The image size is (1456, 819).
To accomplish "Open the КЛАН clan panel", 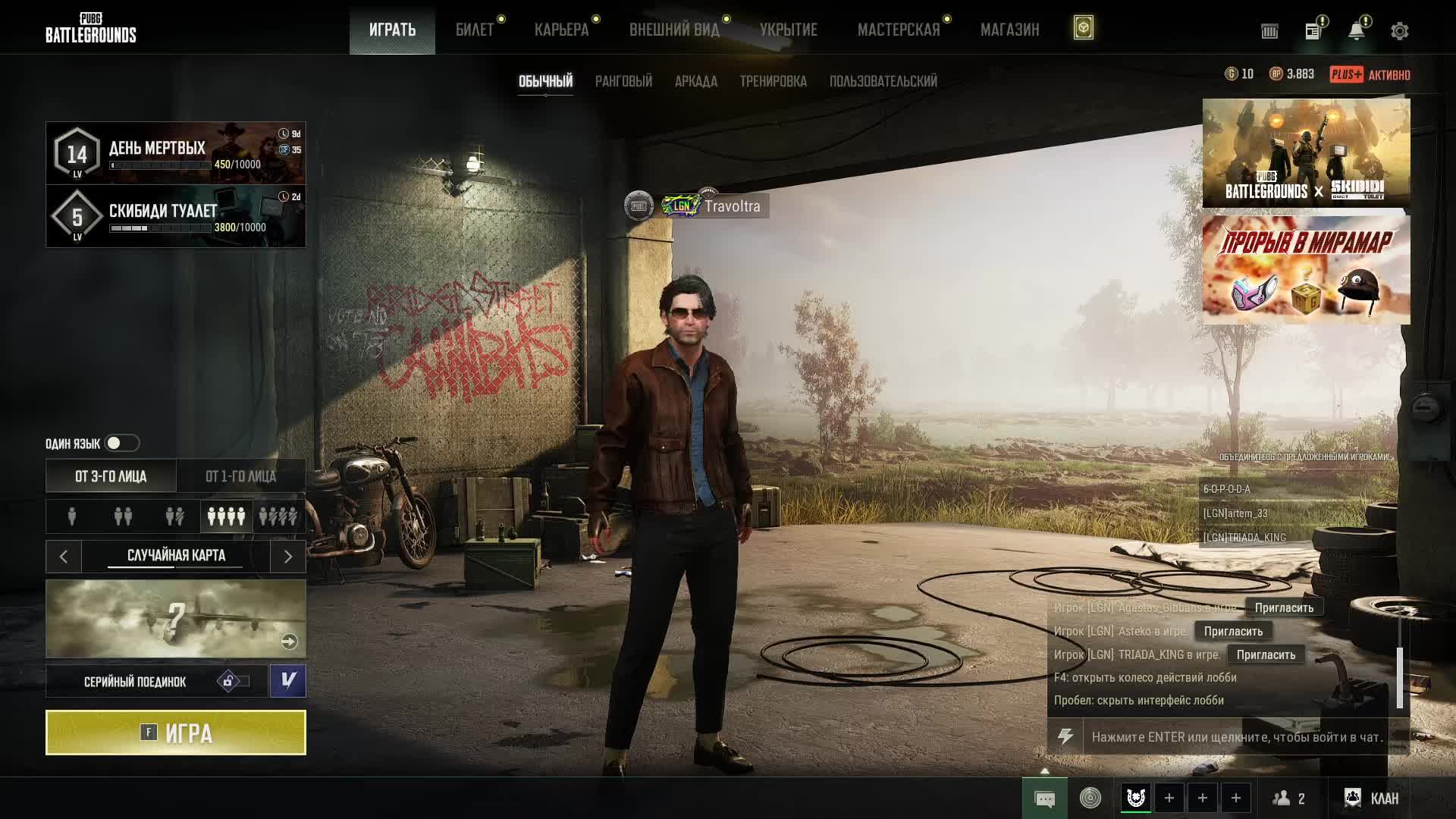I will click(x=1372, y=798).
